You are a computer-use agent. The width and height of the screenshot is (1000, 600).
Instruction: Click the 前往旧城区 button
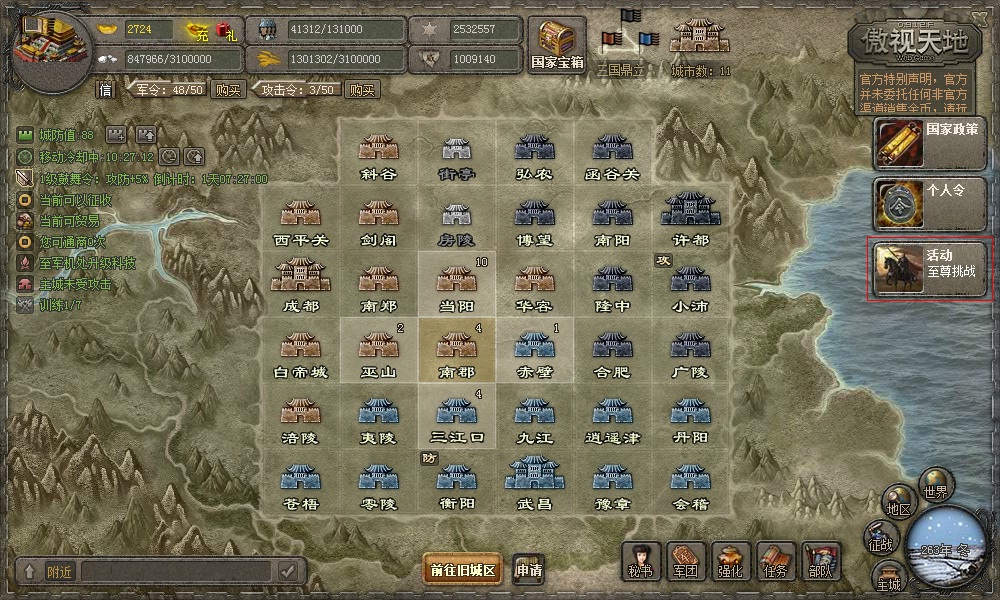463,570
